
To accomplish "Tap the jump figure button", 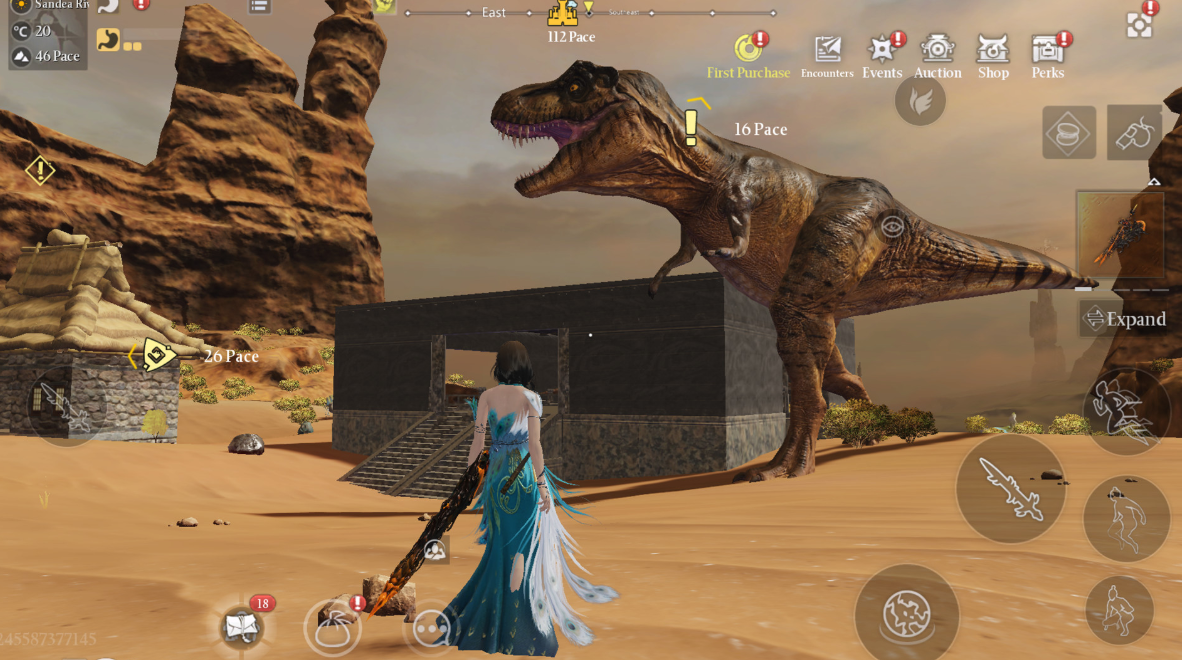I will [1126, 518].
